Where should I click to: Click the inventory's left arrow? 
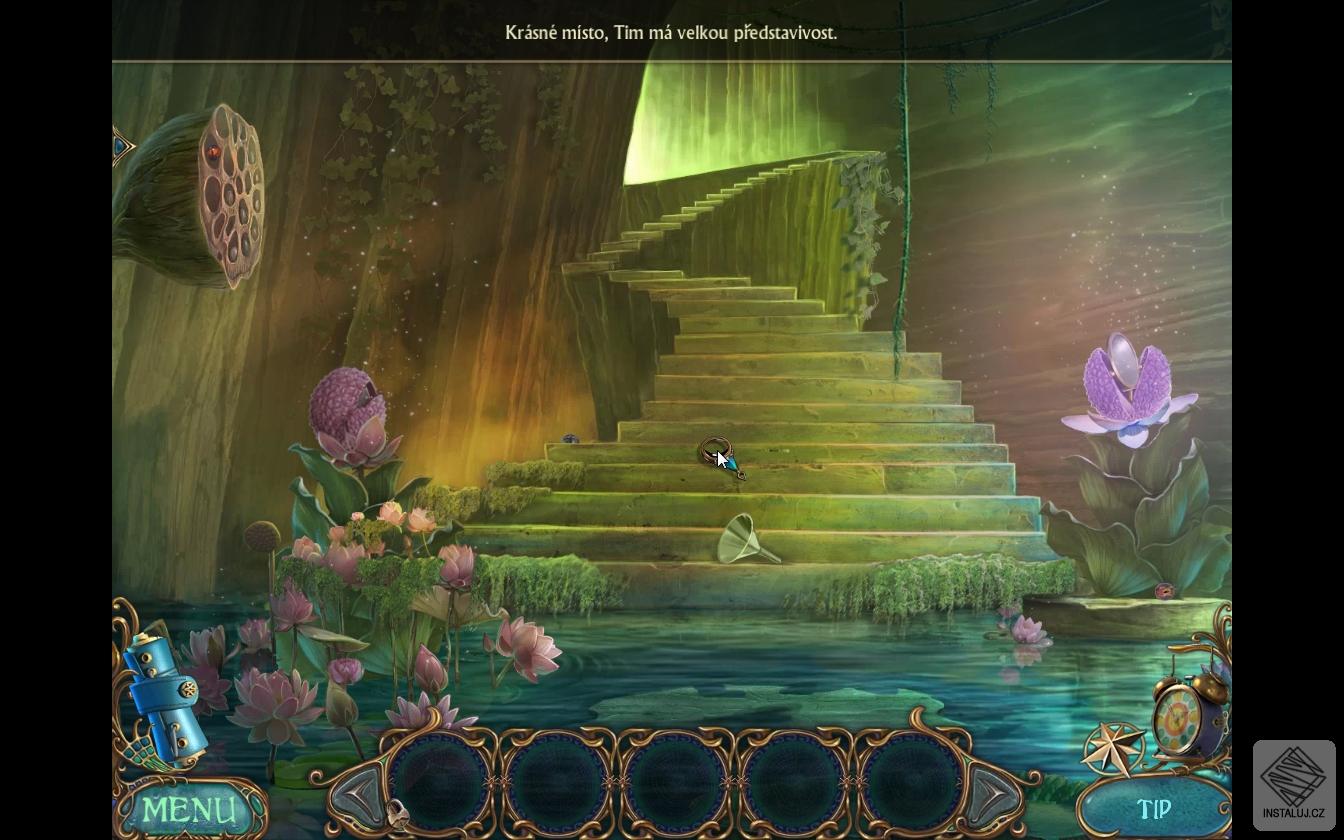coord(361,795)
